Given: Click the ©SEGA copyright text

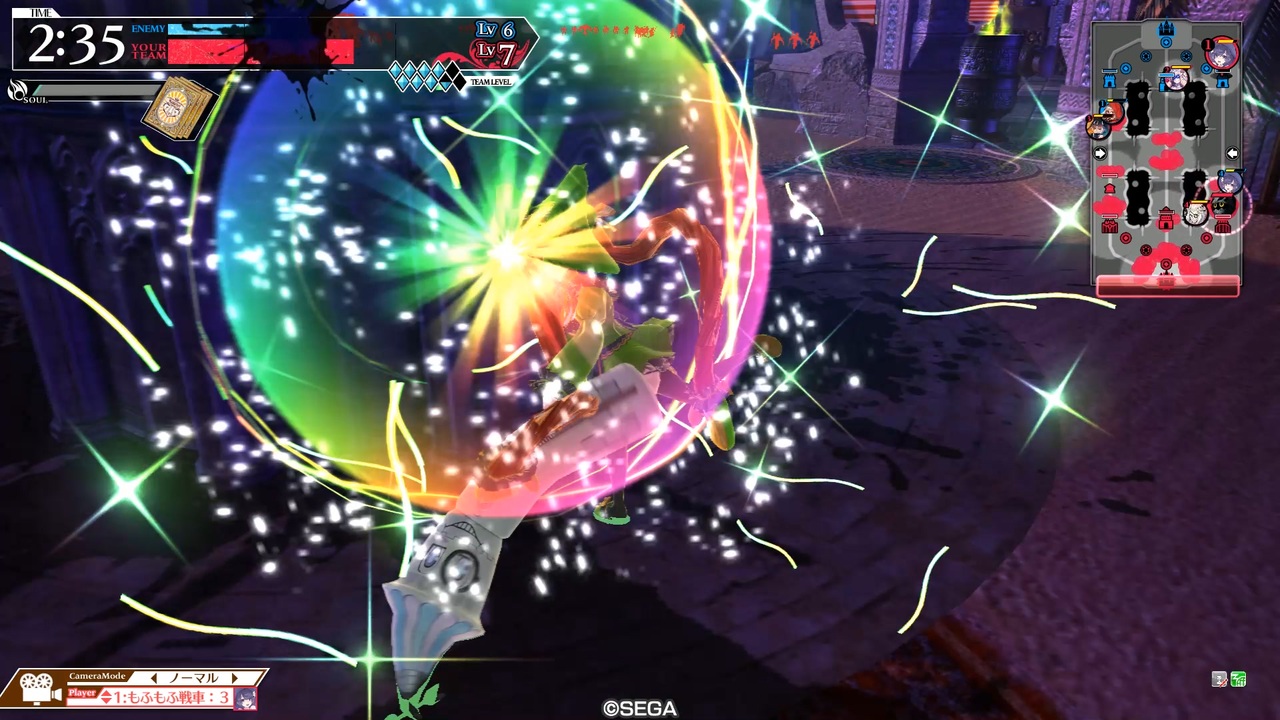Looking at the screenshot, I should tap(641, 709).
